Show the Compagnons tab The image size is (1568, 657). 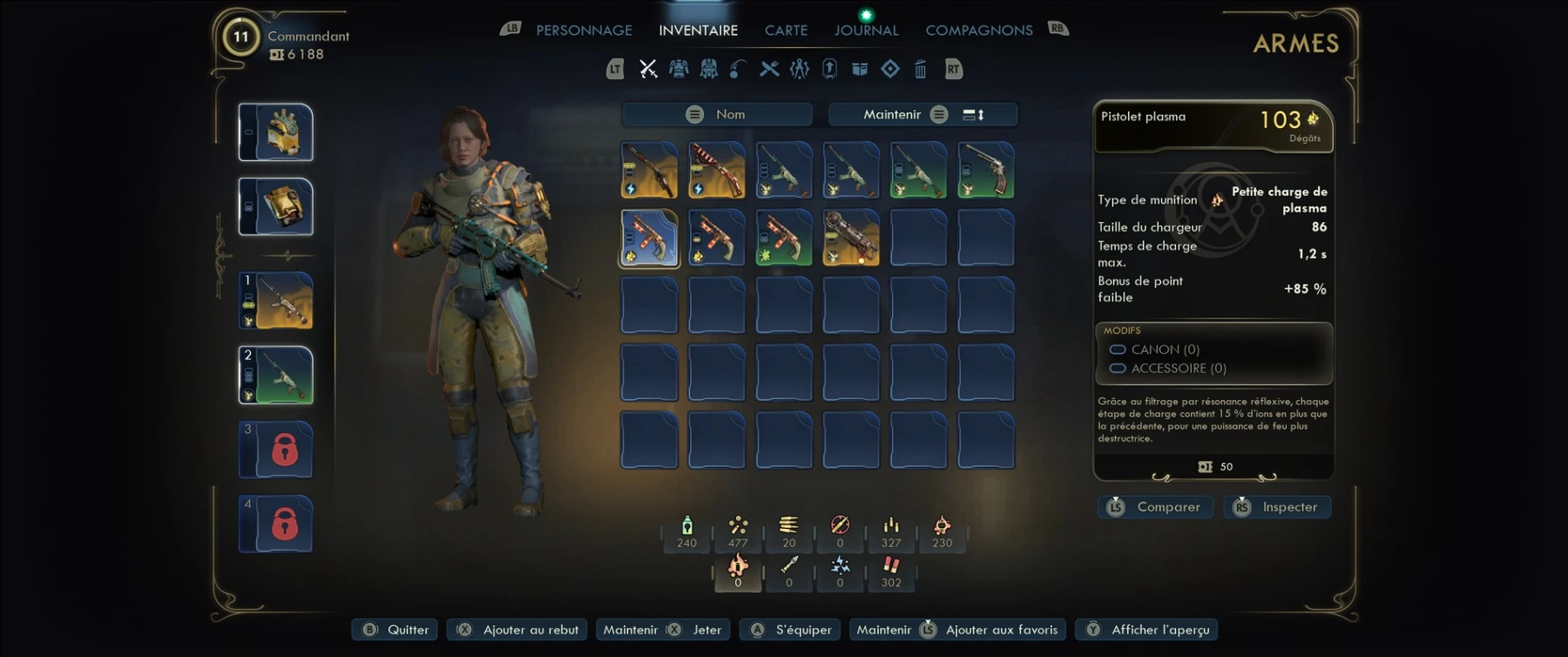tap(978, 30)
